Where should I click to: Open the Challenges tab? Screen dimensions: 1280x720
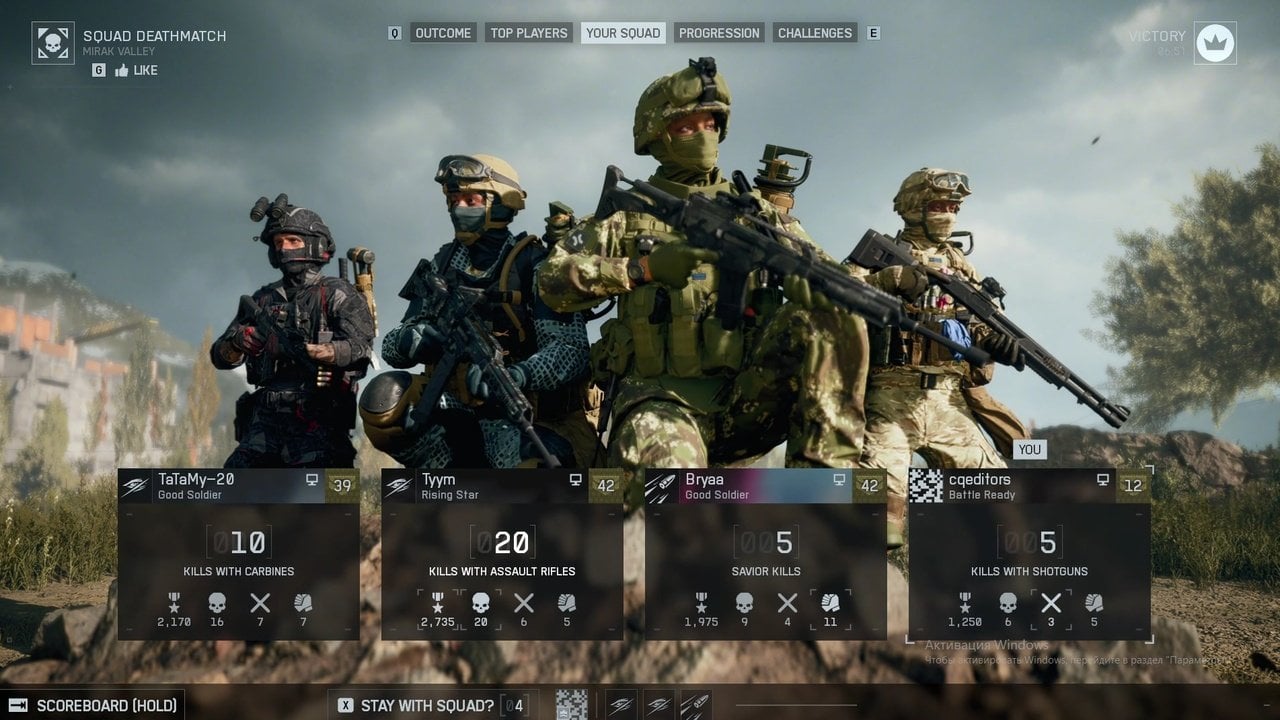[815, 33]
